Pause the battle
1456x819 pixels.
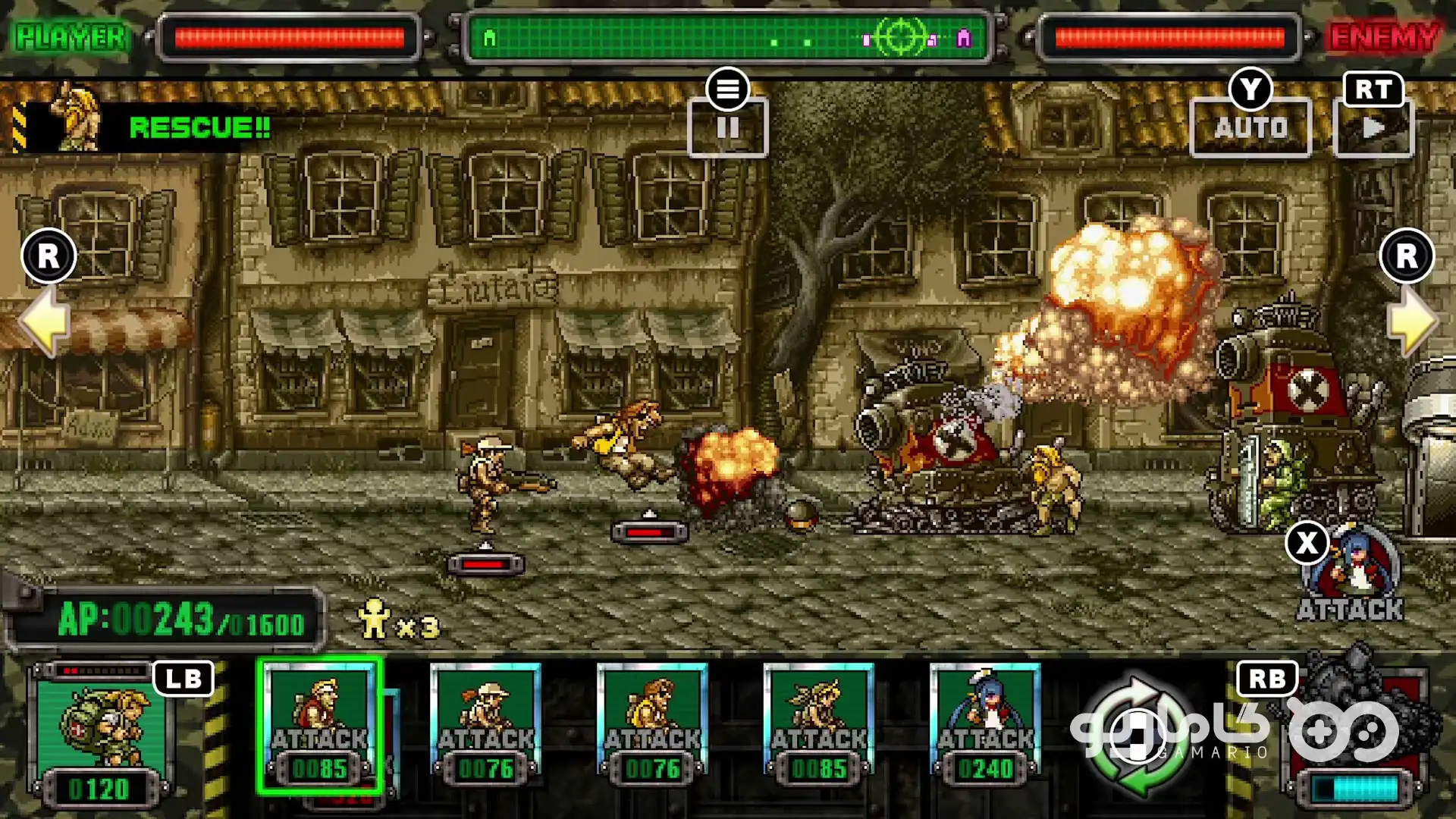[x=727, y=127]
